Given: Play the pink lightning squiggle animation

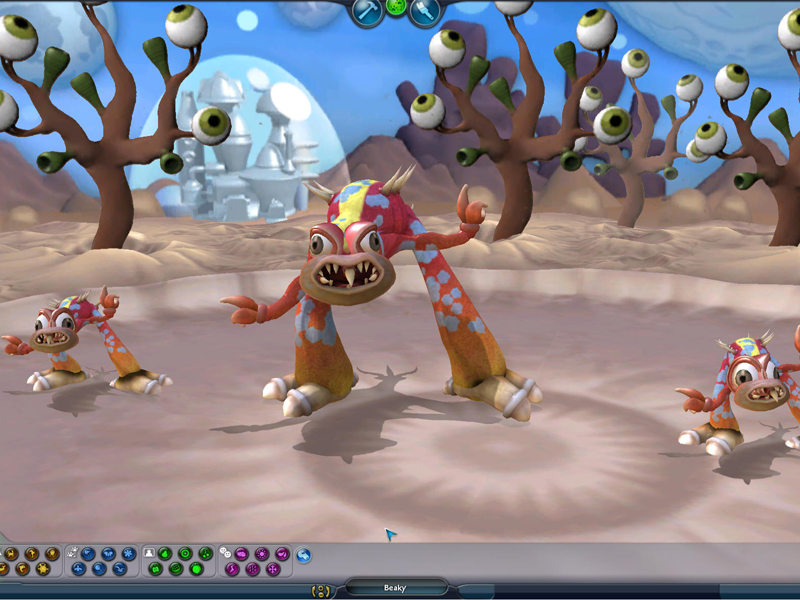Looking at the screenshot, I should click(x=233, y=569).
